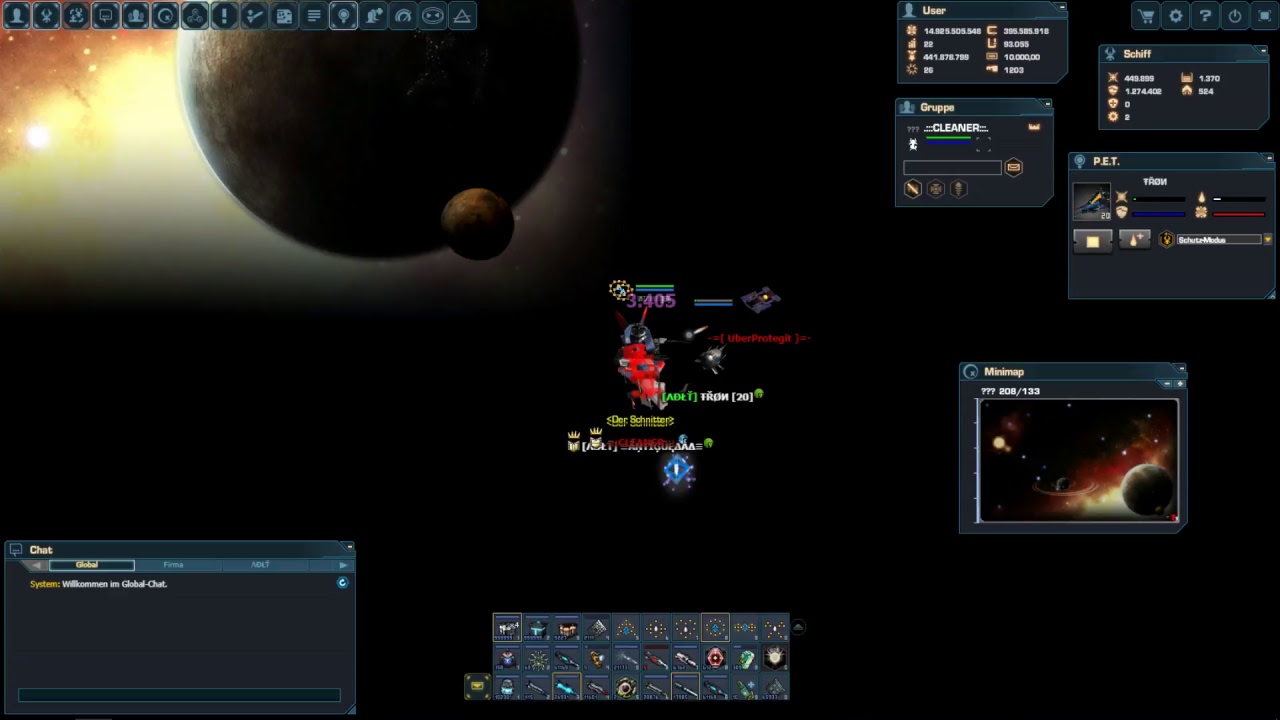Click the power logout button
The height and width of the screenshot is (720, 1280).
click(x=1235, y=16)
